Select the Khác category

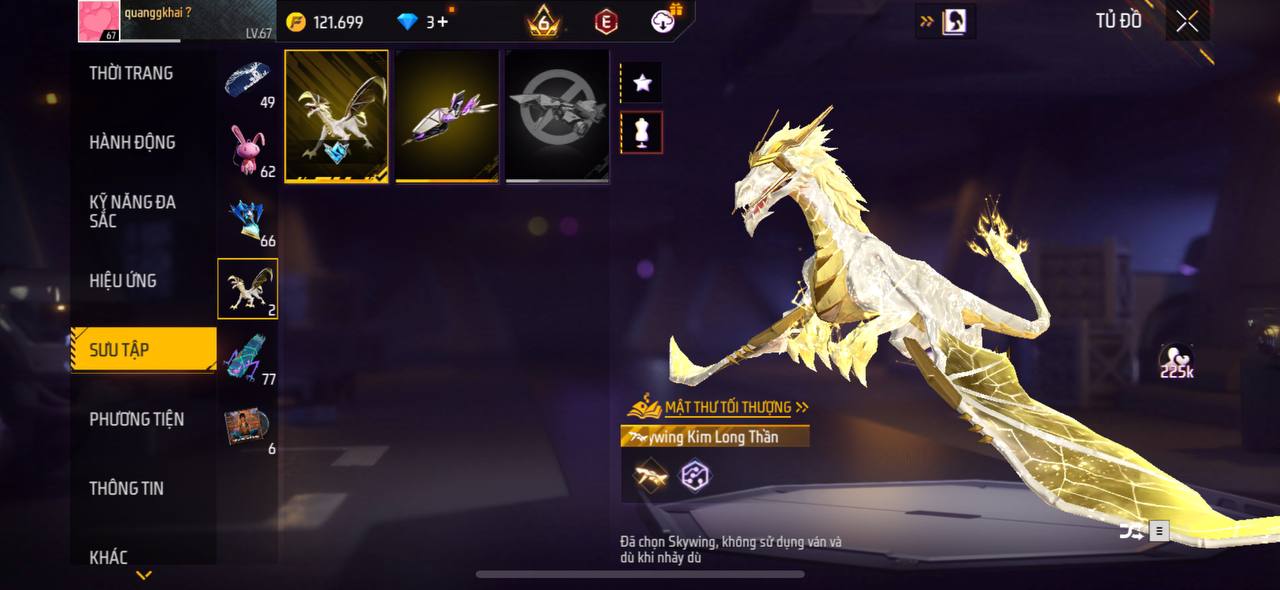[108, 557]
